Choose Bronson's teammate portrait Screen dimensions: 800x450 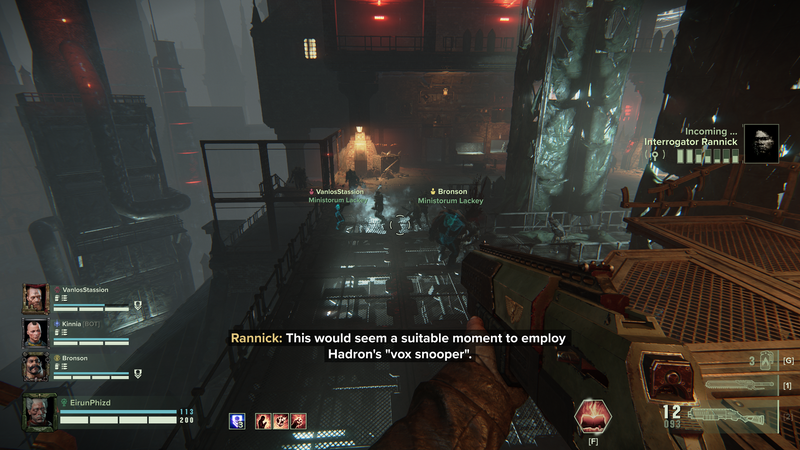click(34, 366)
